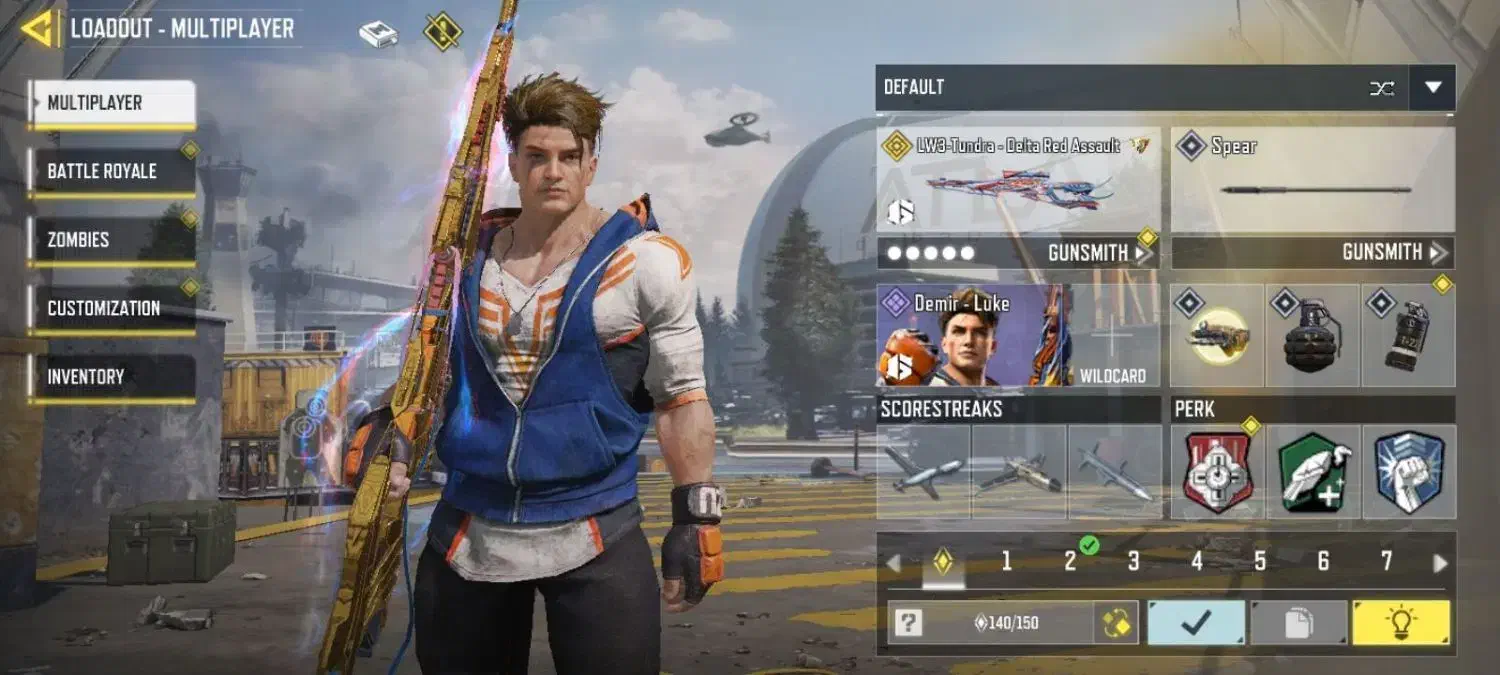Switch to the Battle Royale tab
The image size is (1500, 675).
click(x=111, y=171)
